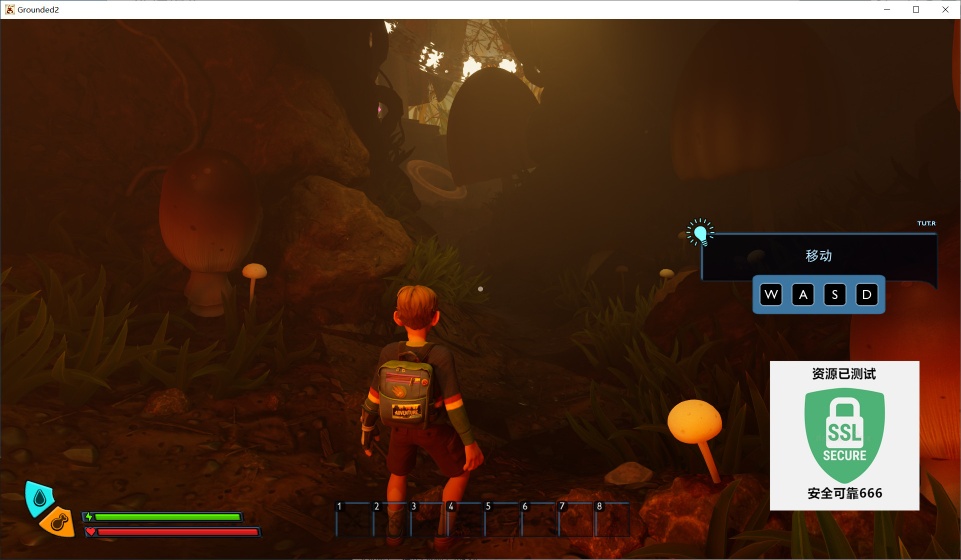961x560 pixels.
Task: Maximize the Grounded2 game window
Action: point(915,9)
